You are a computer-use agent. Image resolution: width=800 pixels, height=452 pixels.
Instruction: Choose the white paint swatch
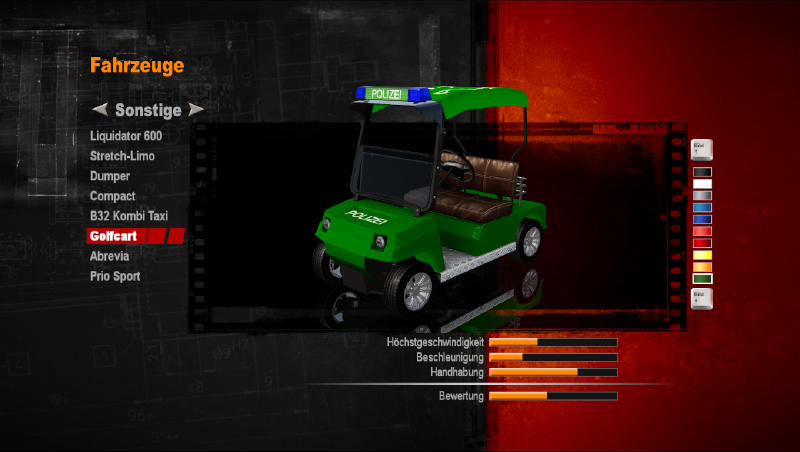pyautogui.click(x=702, y=184)
